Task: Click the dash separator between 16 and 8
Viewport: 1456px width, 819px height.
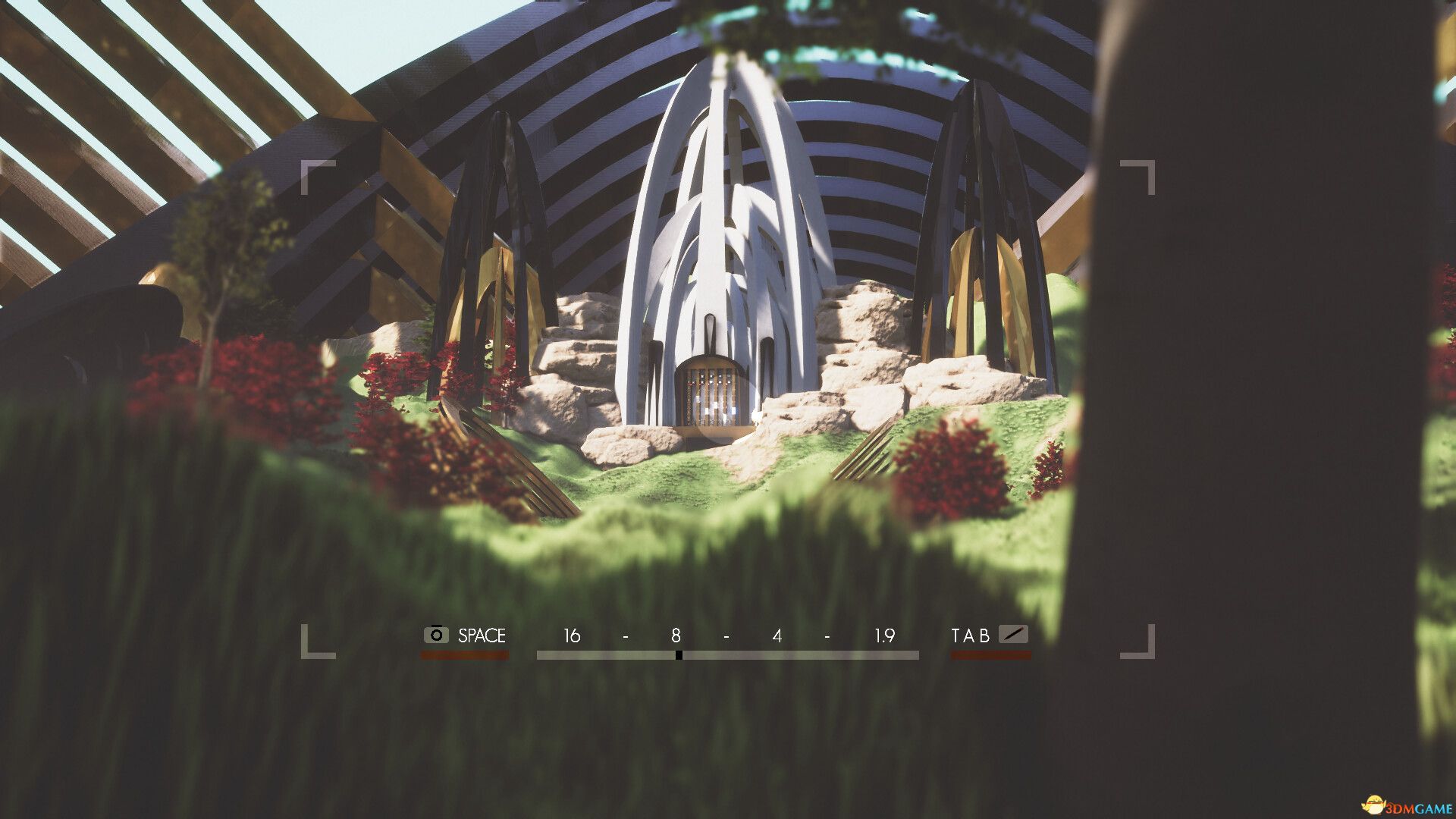Action: [x=624, y=636]
